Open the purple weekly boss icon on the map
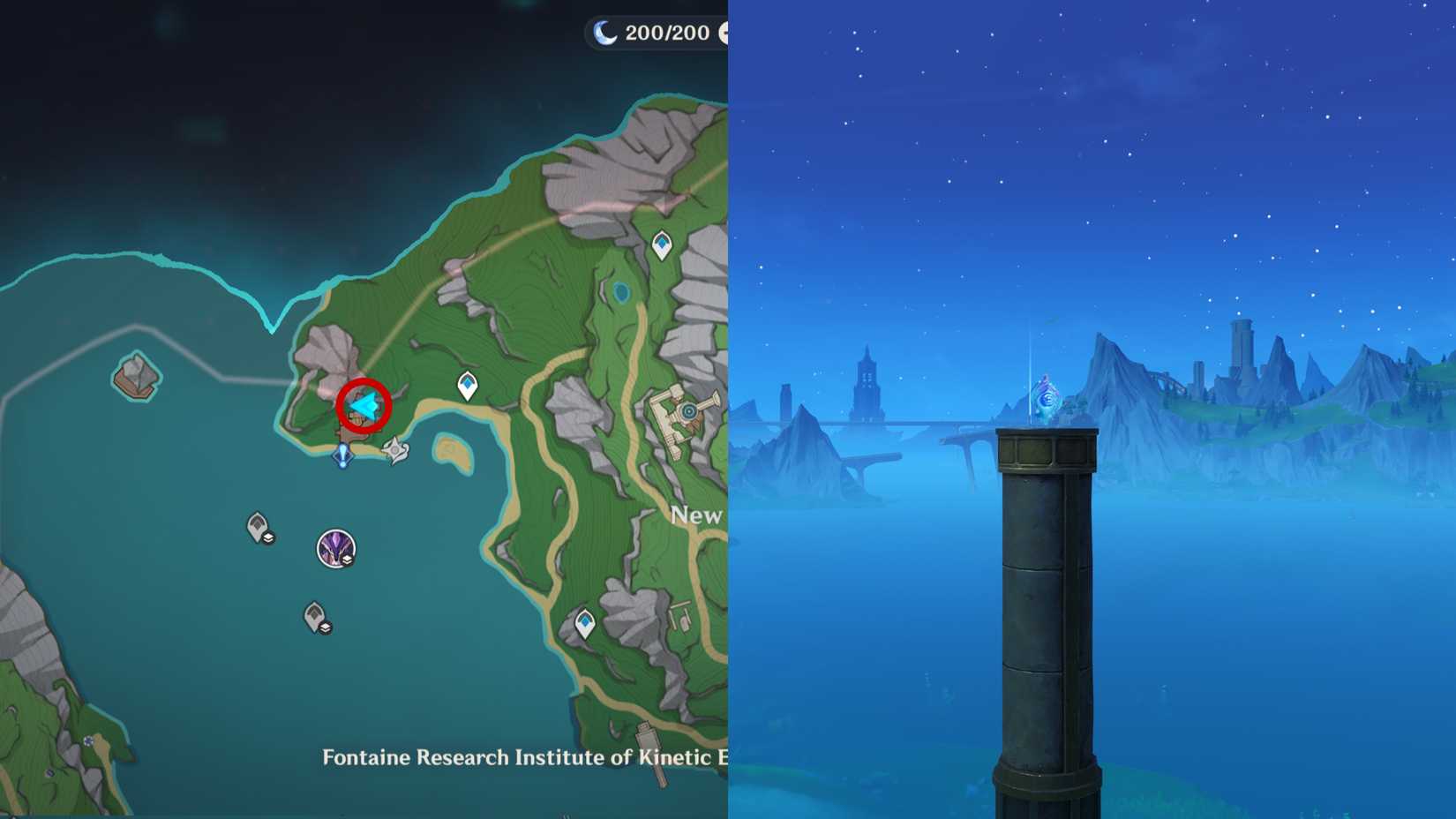This screenshot has width=1456, height=819. pos(335,547)
